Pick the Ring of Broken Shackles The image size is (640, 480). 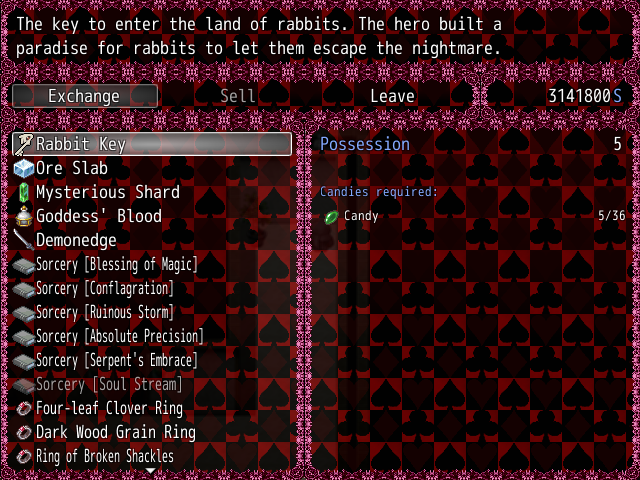click(x=104, y=456)
